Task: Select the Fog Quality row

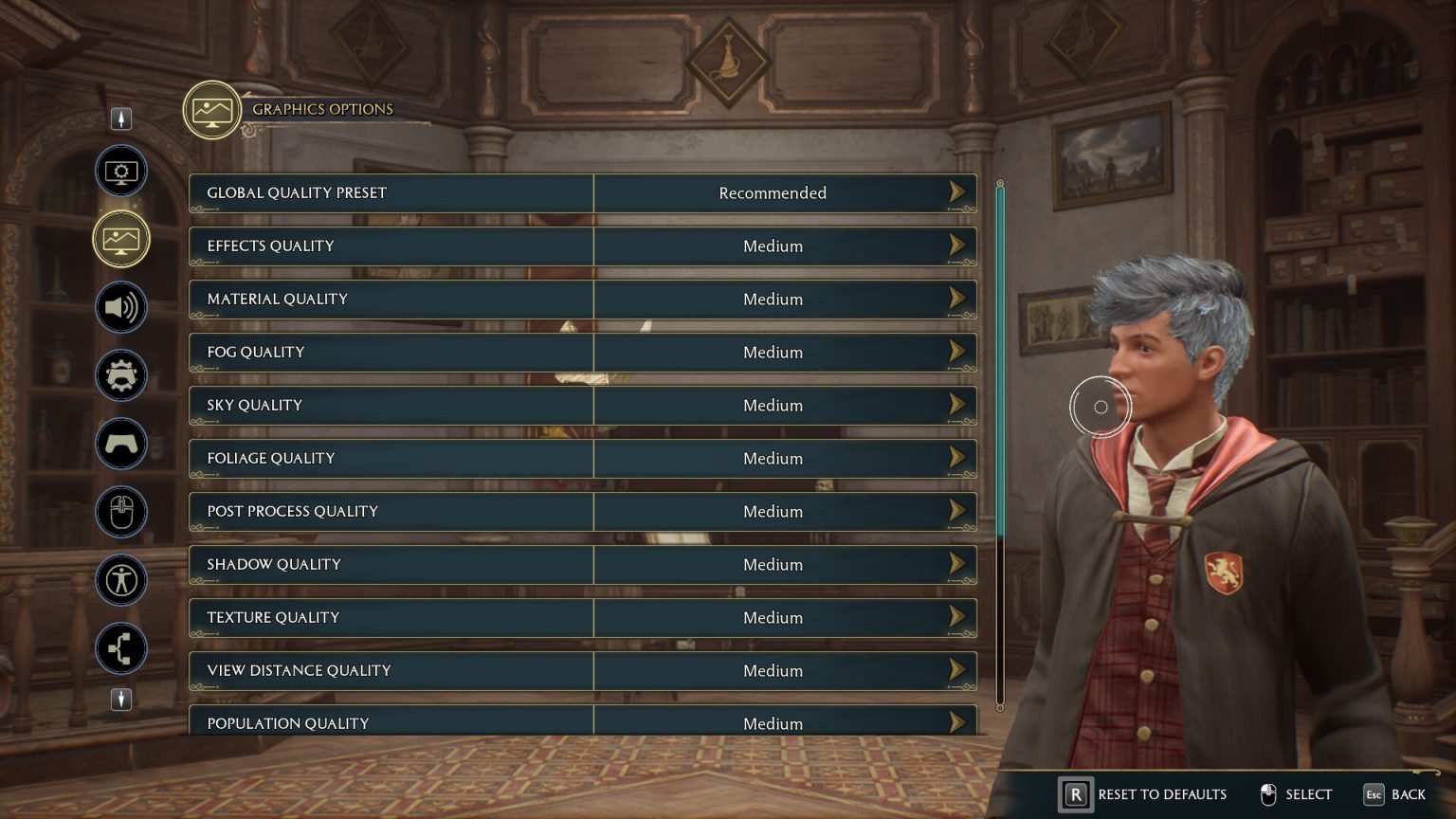Action: click(582, 352)
